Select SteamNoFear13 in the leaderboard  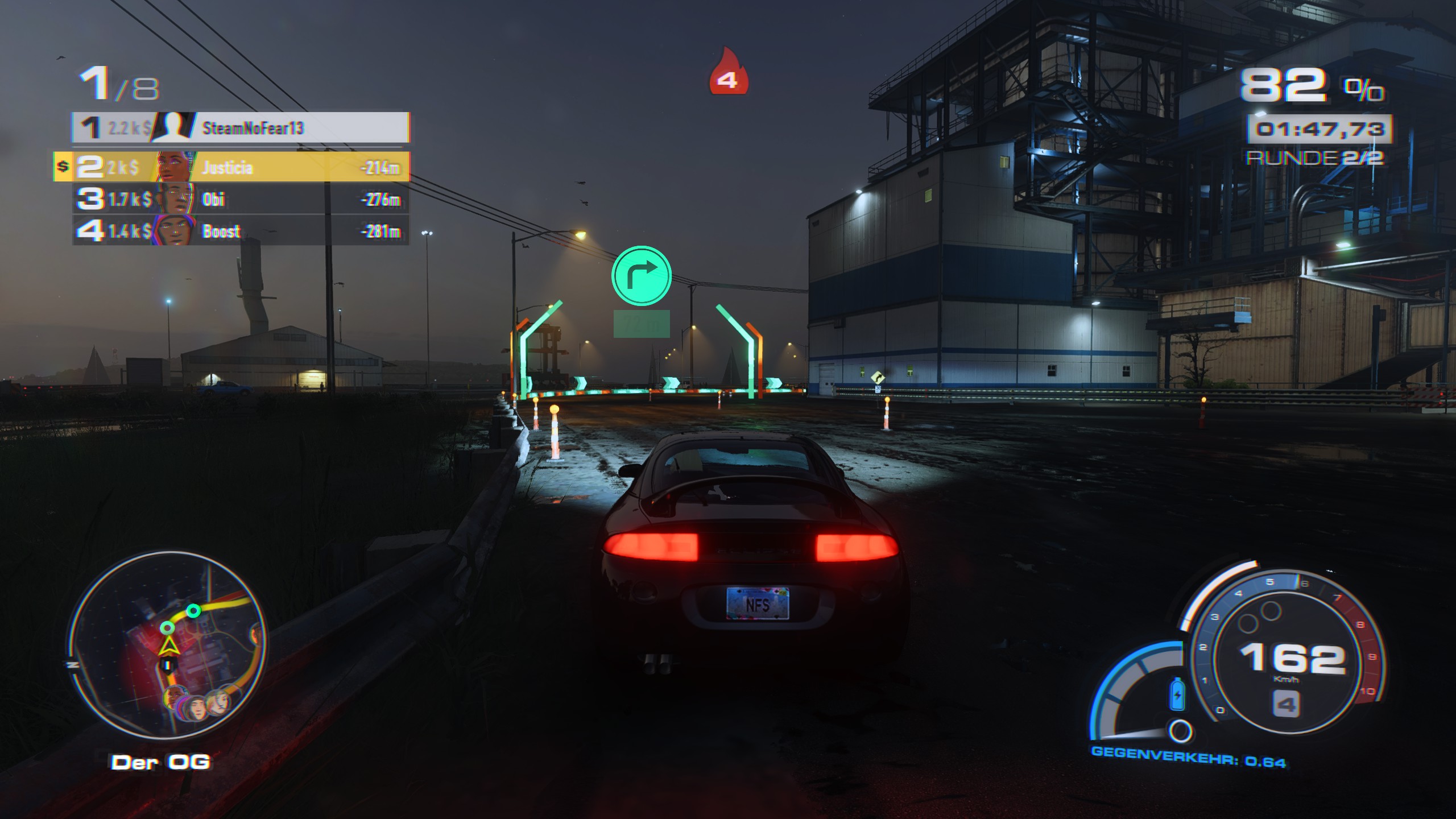[241, 127]
